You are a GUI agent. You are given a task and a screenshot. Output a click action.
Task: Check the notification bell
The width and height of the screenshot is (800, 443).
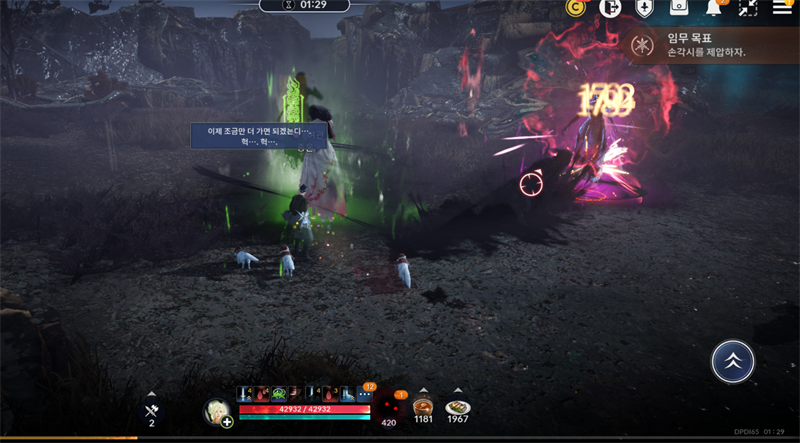pyautogui.click(x=714, y=8)
